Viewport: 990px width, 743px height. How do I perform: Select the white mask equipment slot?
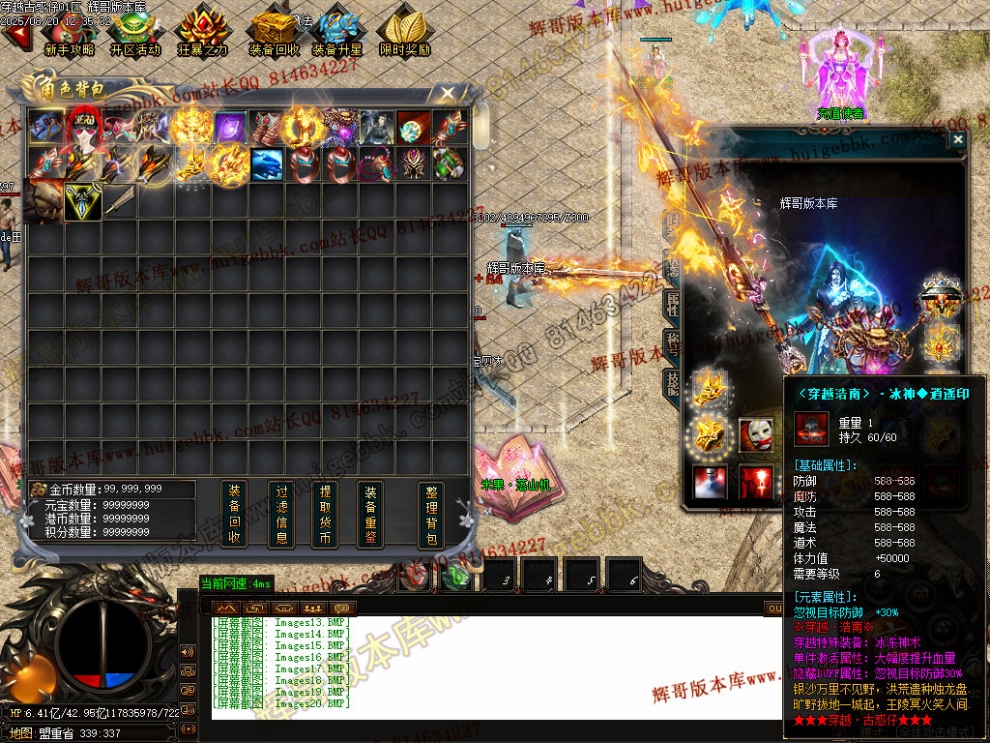(756, 435)
